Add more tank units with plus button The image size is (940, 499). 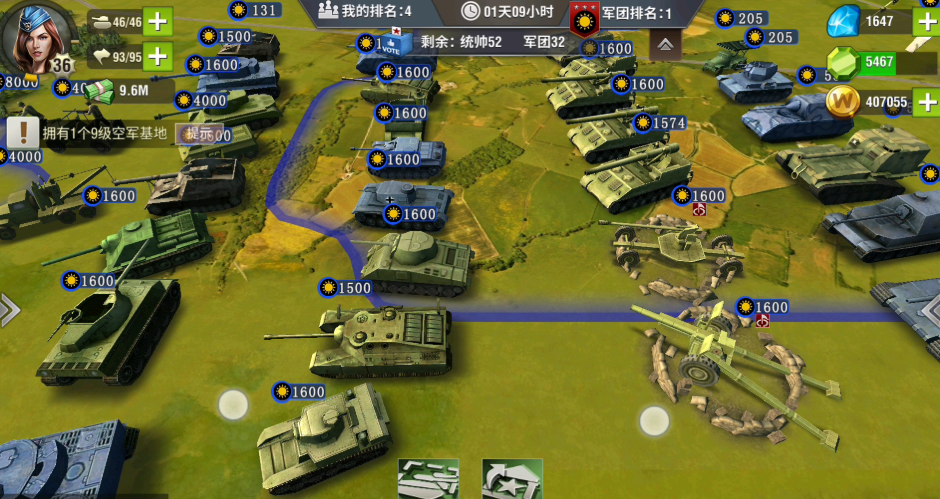coord(157,21)
